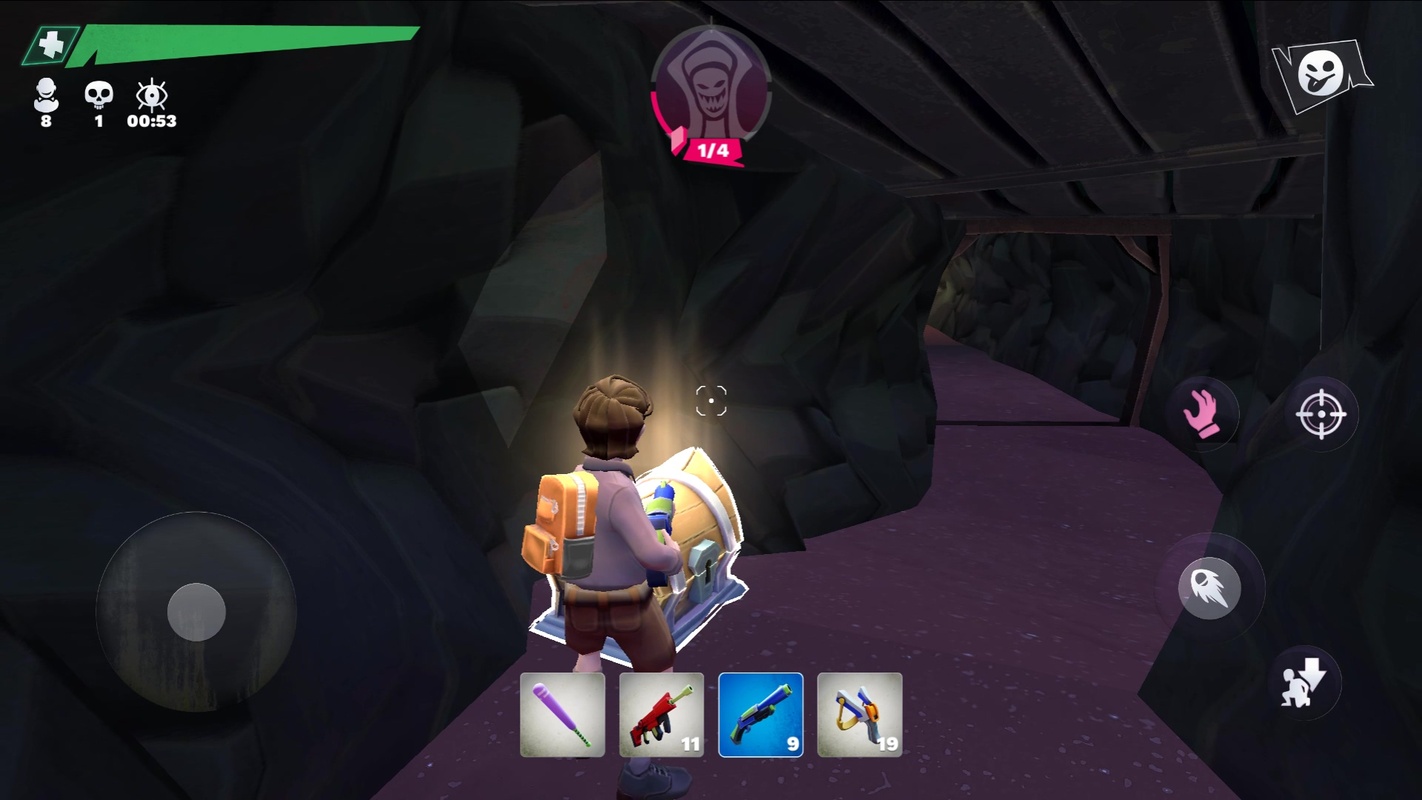This screenshot has height=800, width=1422.
Task: Activate the crosshair aim button
Action: tap(1320, 413)
